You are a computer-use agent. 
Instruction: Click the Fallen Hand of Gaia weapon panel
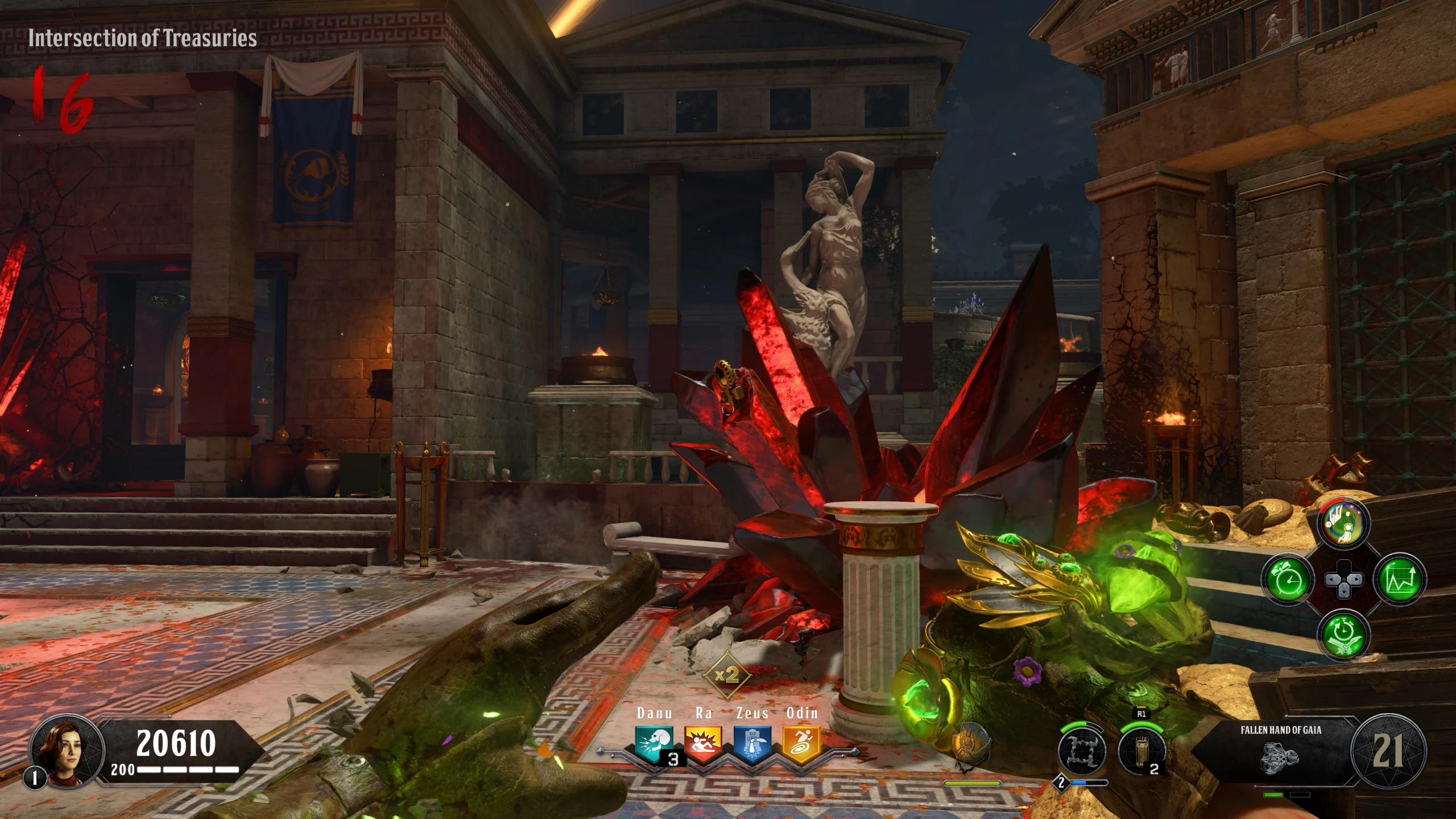[x=1281, y=751]
